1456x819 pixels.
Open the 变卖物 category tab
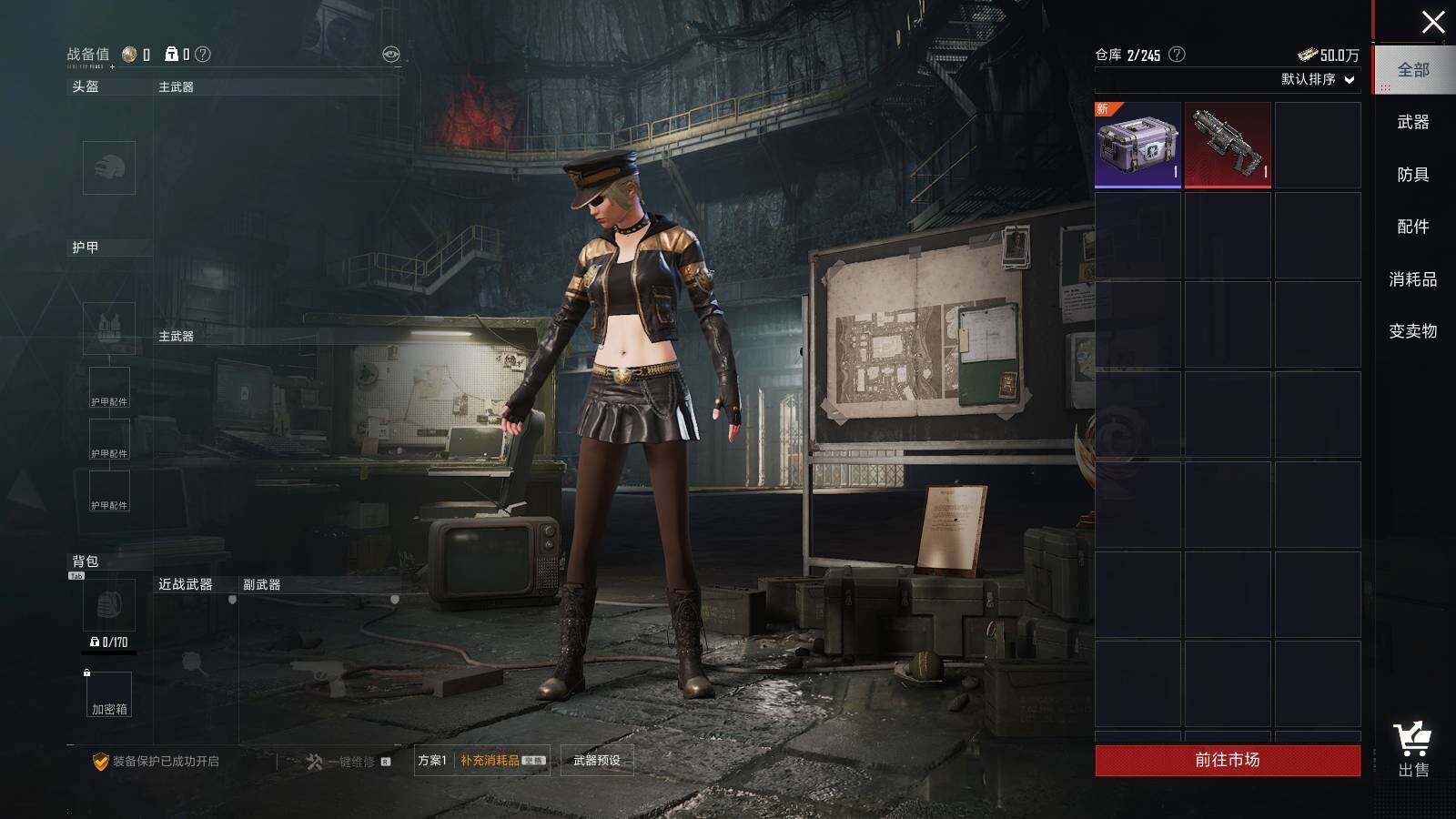click(x=1413, y=331)
